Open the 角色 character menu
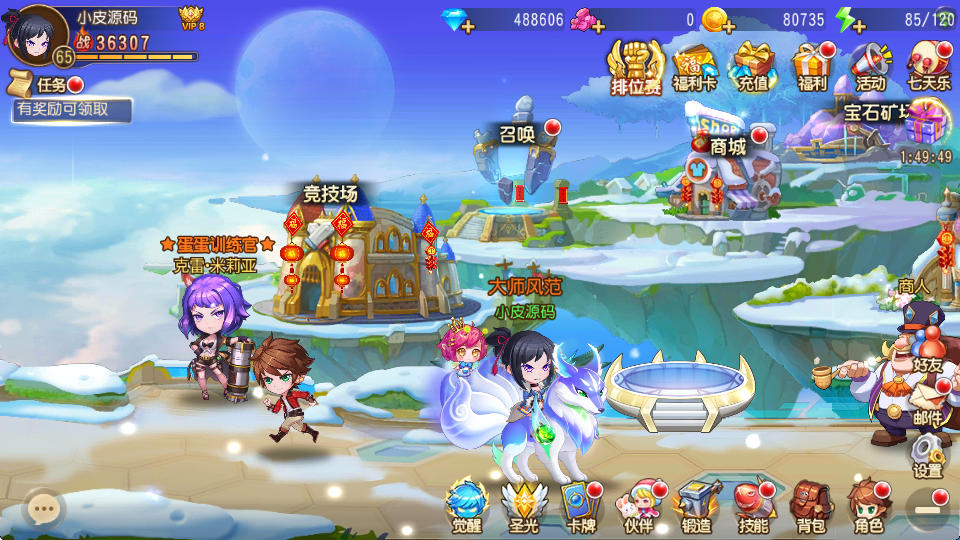The image size is (960, 540). pyautogui.click(x=868, y=506)
